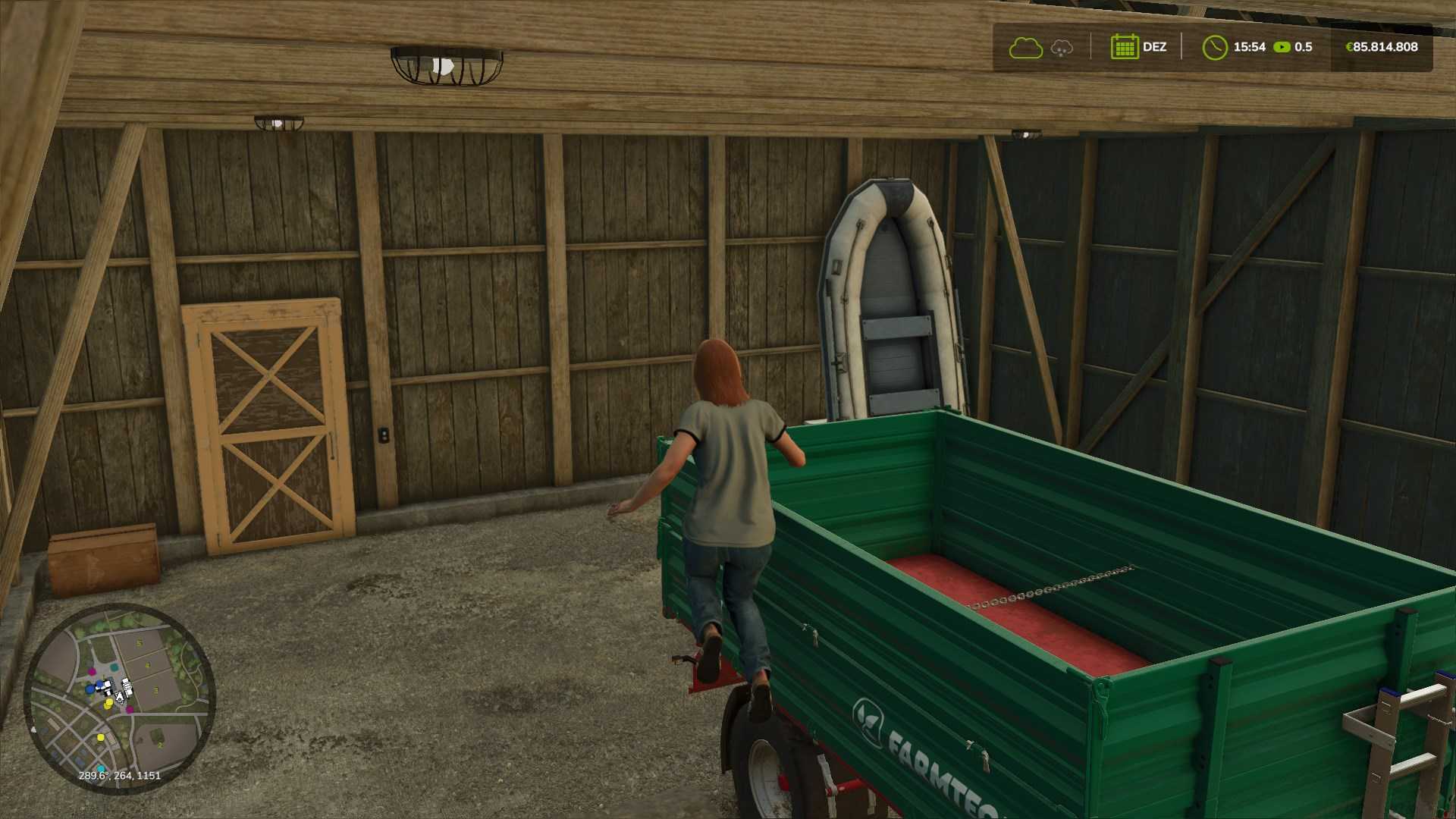Click the green clock icon
The height and width of the screenshot is (819, 1456).
click(x=1214, y=47)
